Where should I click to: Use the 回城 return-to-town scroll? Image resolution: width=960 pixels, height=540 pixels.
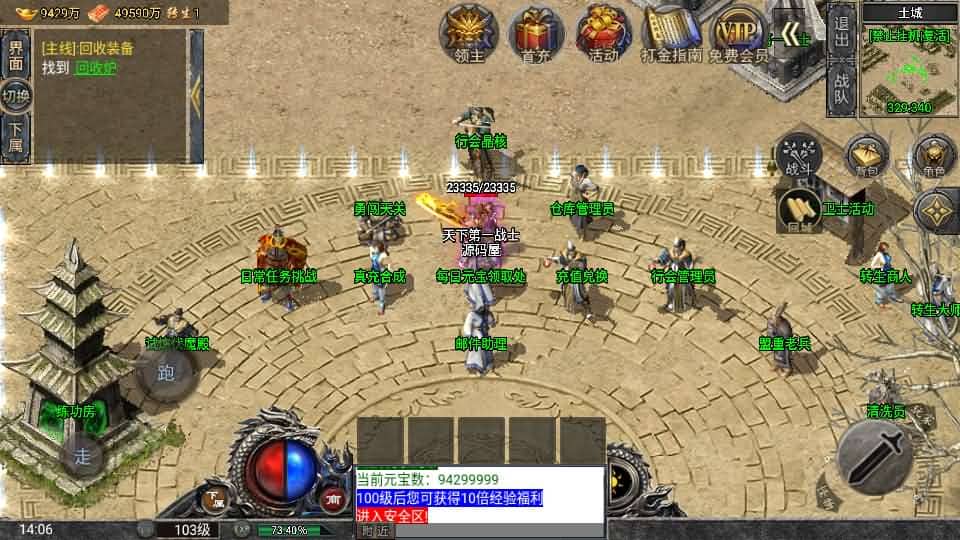coord(798,209)
